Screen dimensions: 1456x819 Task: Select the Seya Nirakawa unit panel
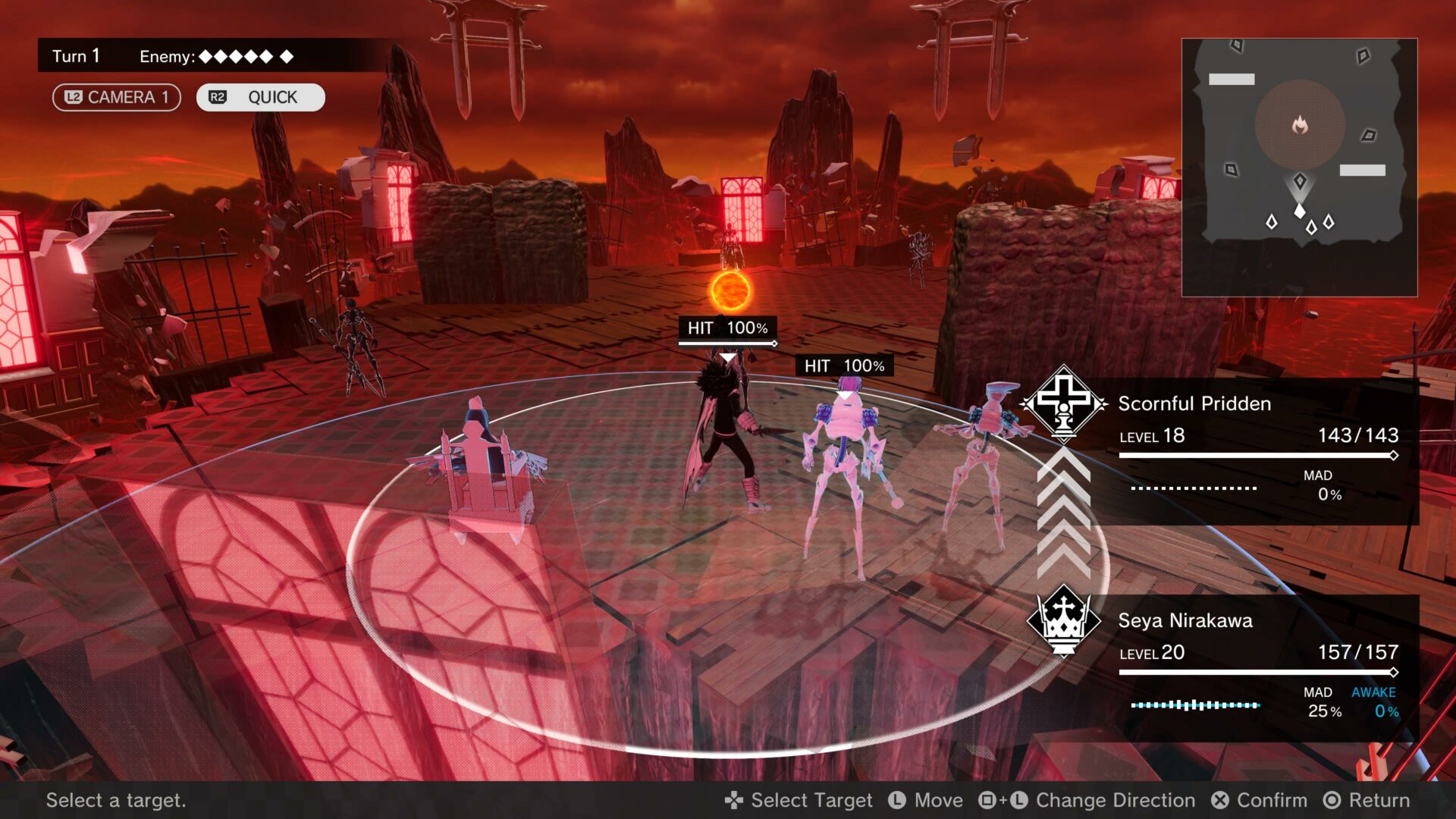1257,667
